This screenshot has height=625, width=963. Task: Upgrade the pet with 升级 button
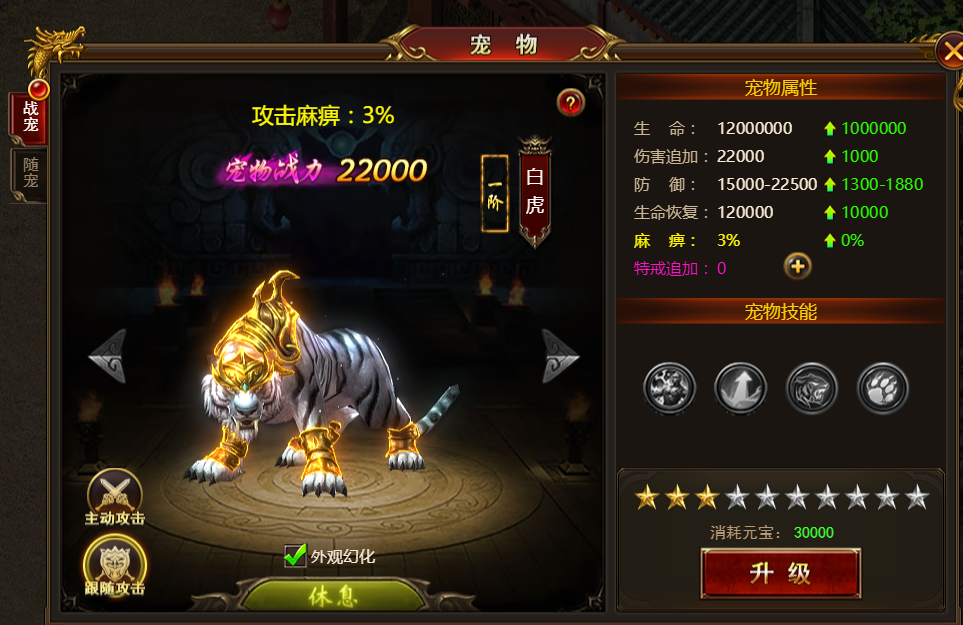pyautogui.click(x=780, y=573)
